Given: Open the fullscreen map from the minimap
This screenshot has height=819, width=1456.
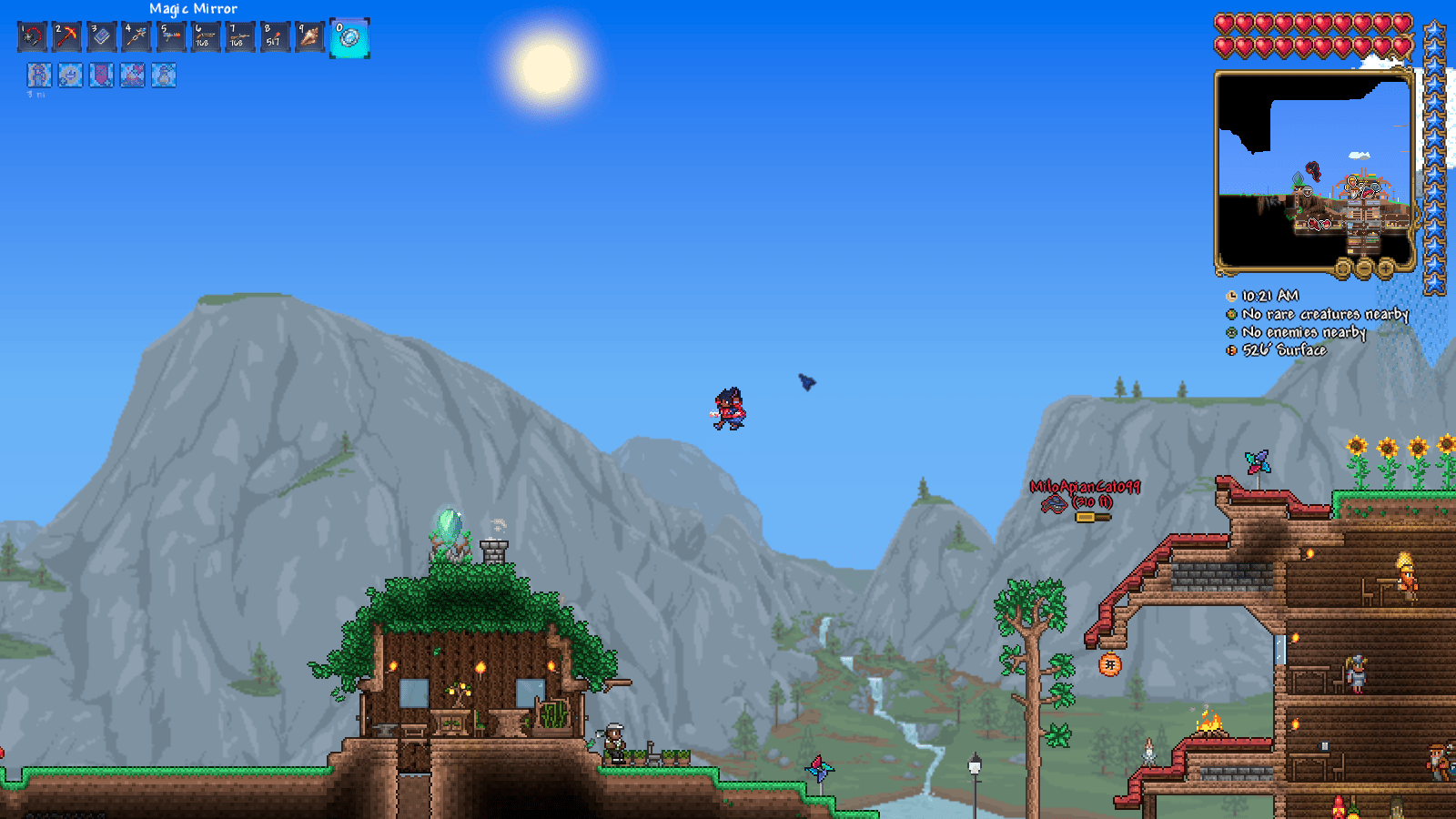Looking at the screenshot, I should click(x=1342, y=268).
